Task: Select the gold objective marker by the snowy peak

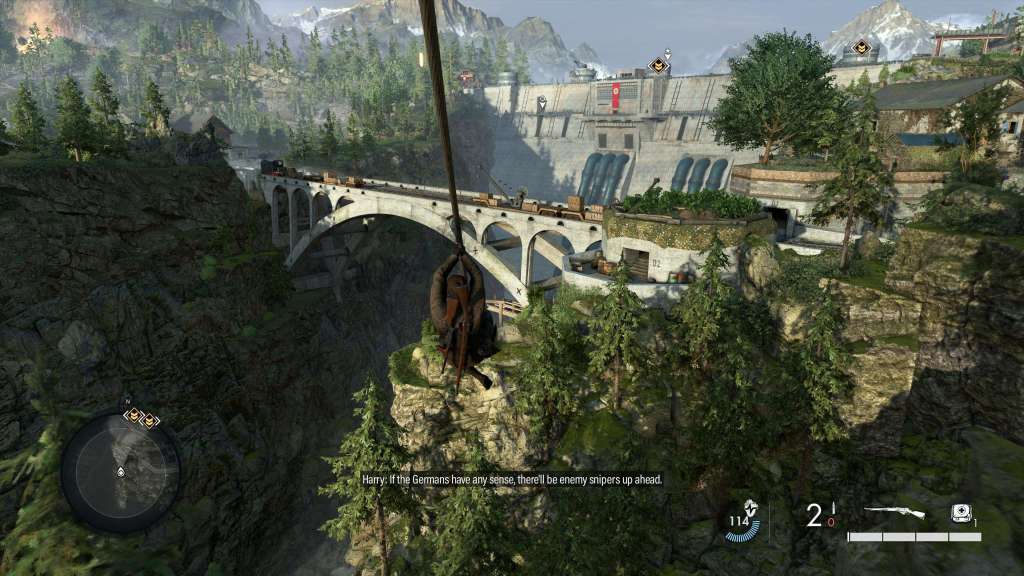Action: click(860, 46)
